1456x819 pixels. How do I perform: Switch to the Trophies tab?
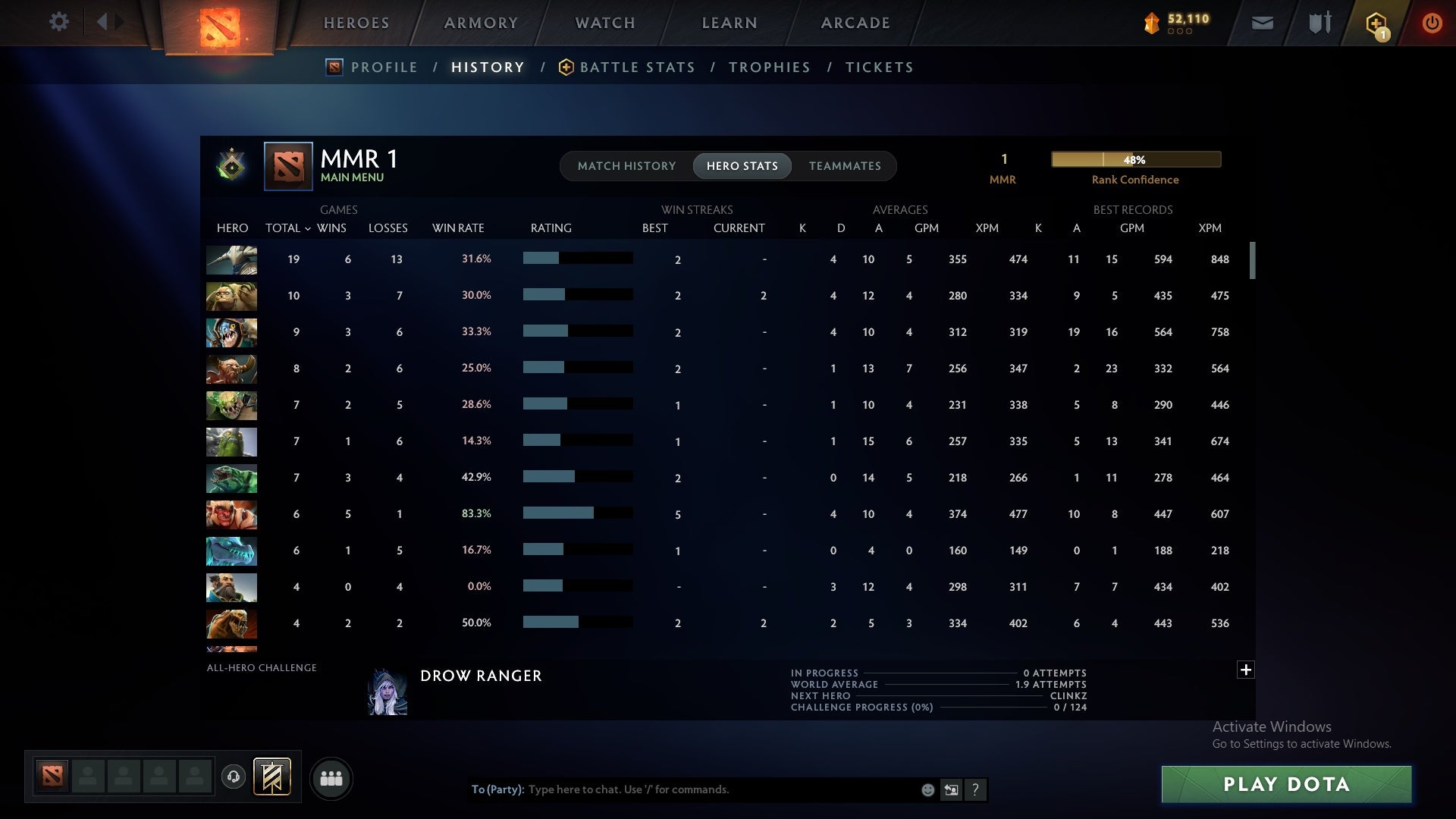[x=769, y=67]
